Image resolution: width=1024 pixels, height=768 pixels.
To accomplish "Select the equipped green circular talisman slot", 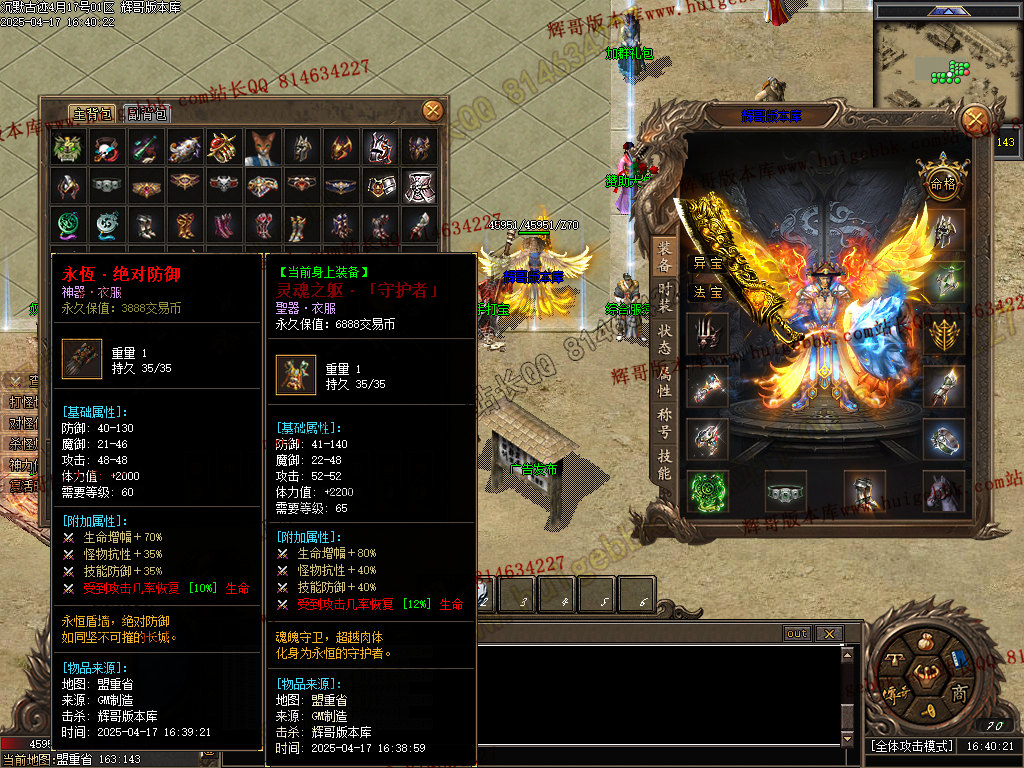I will pos(707,491).
